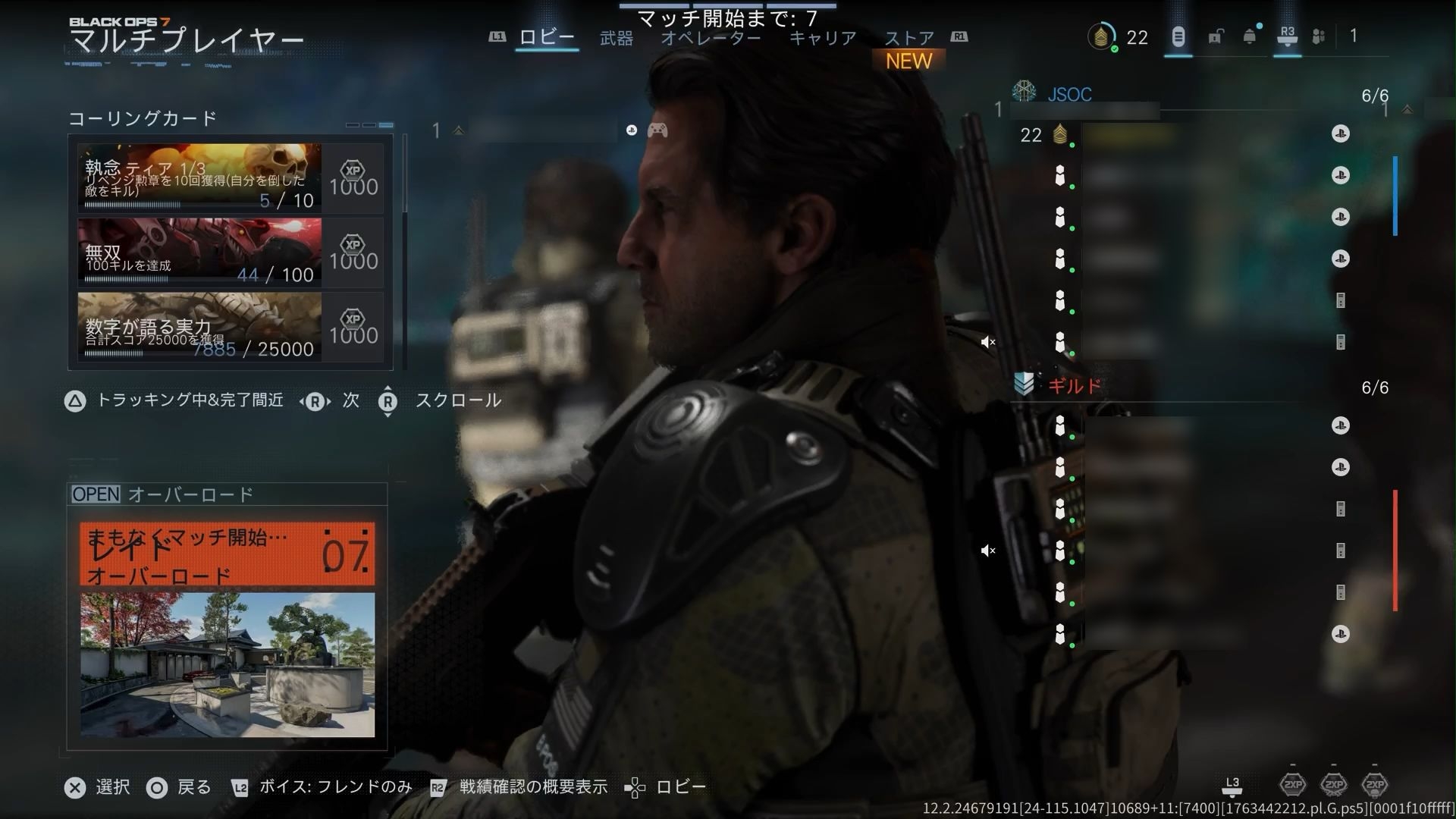Click the JSOC faction emblem

pos(1024,93)
